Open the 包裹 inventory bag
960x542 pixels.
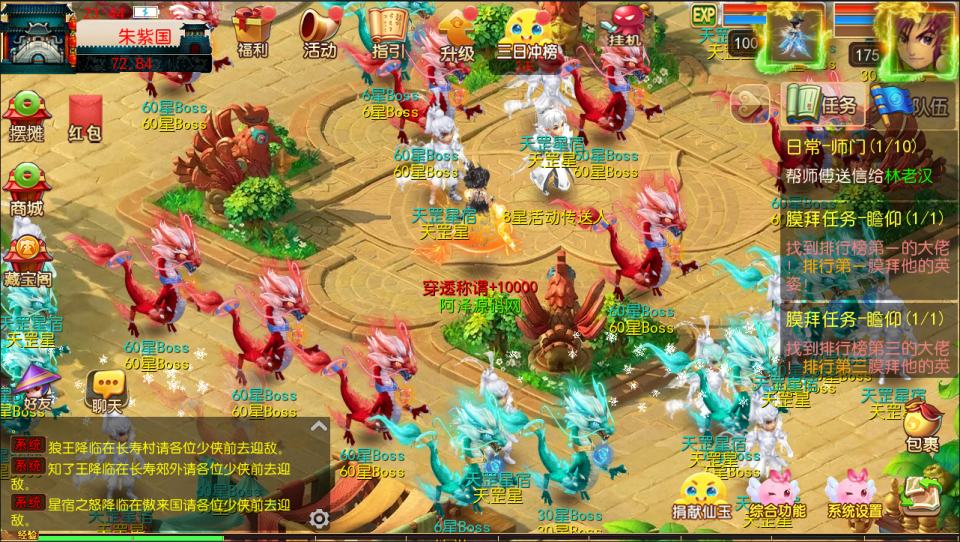(x=922, y=428)
